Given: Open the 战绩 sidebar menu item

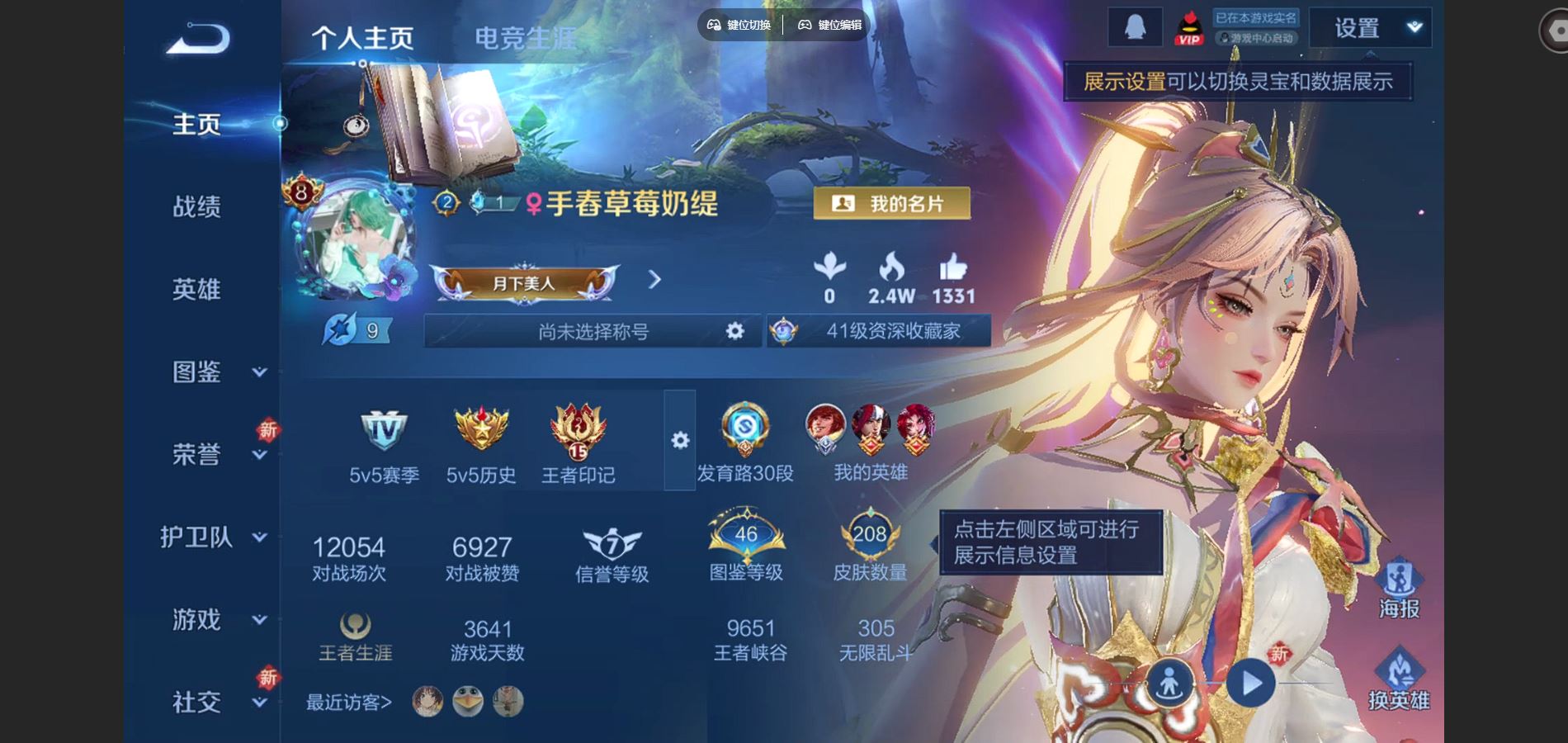Looking at the screenshot, I should (x=196, y=206).
